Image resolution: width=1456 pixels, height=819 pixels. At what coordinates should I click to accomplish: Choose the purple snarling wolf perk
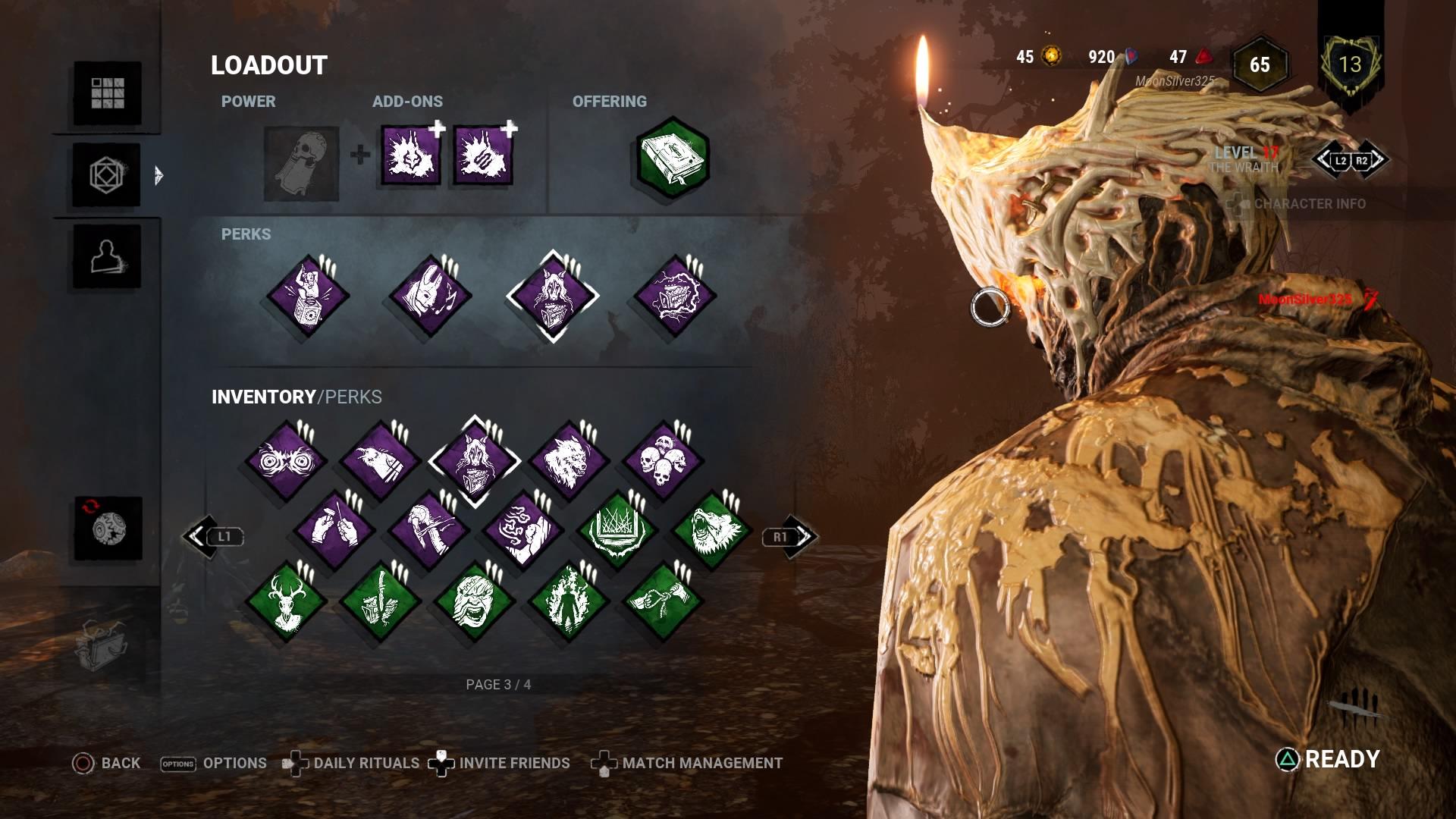click(569, 461)
